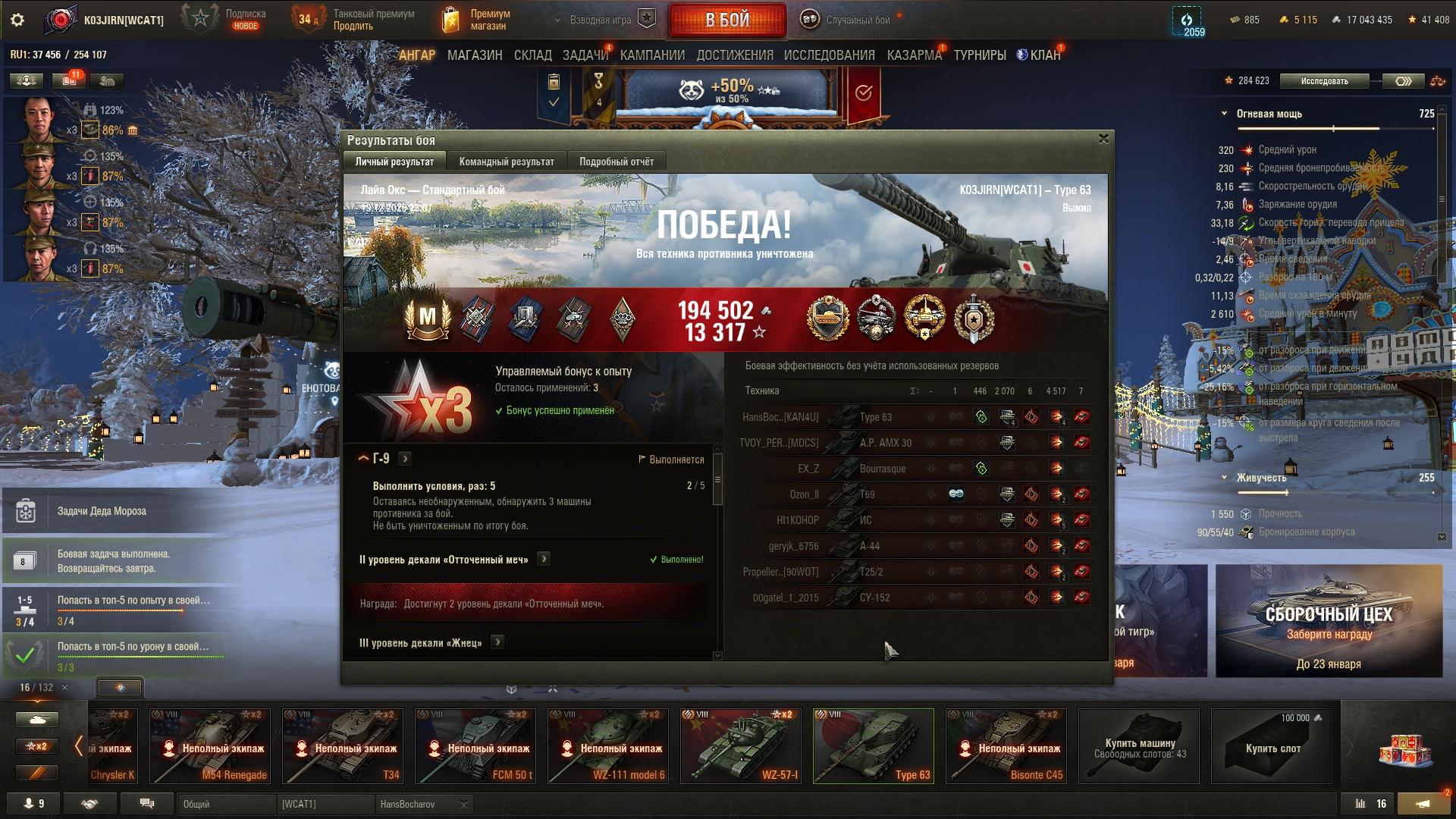Open the Сборочный цех reward banner

(x=1329, y=621)
